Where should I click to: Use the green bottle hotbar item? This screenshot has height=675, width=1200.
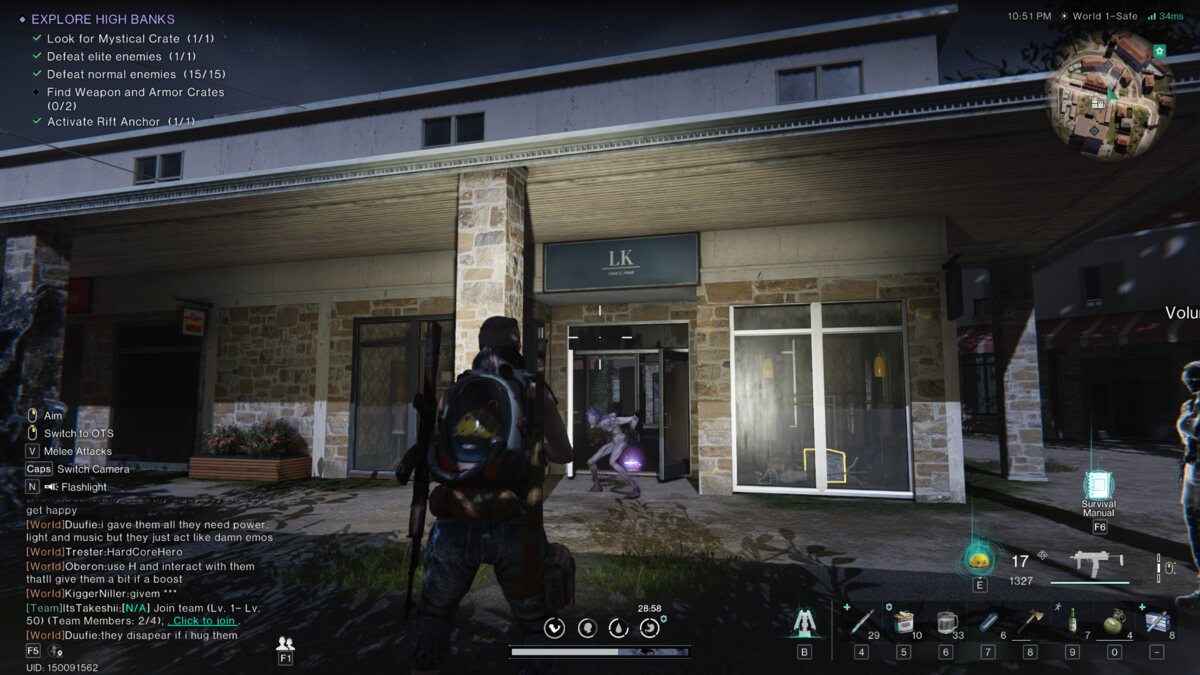tap(1072, 622)
